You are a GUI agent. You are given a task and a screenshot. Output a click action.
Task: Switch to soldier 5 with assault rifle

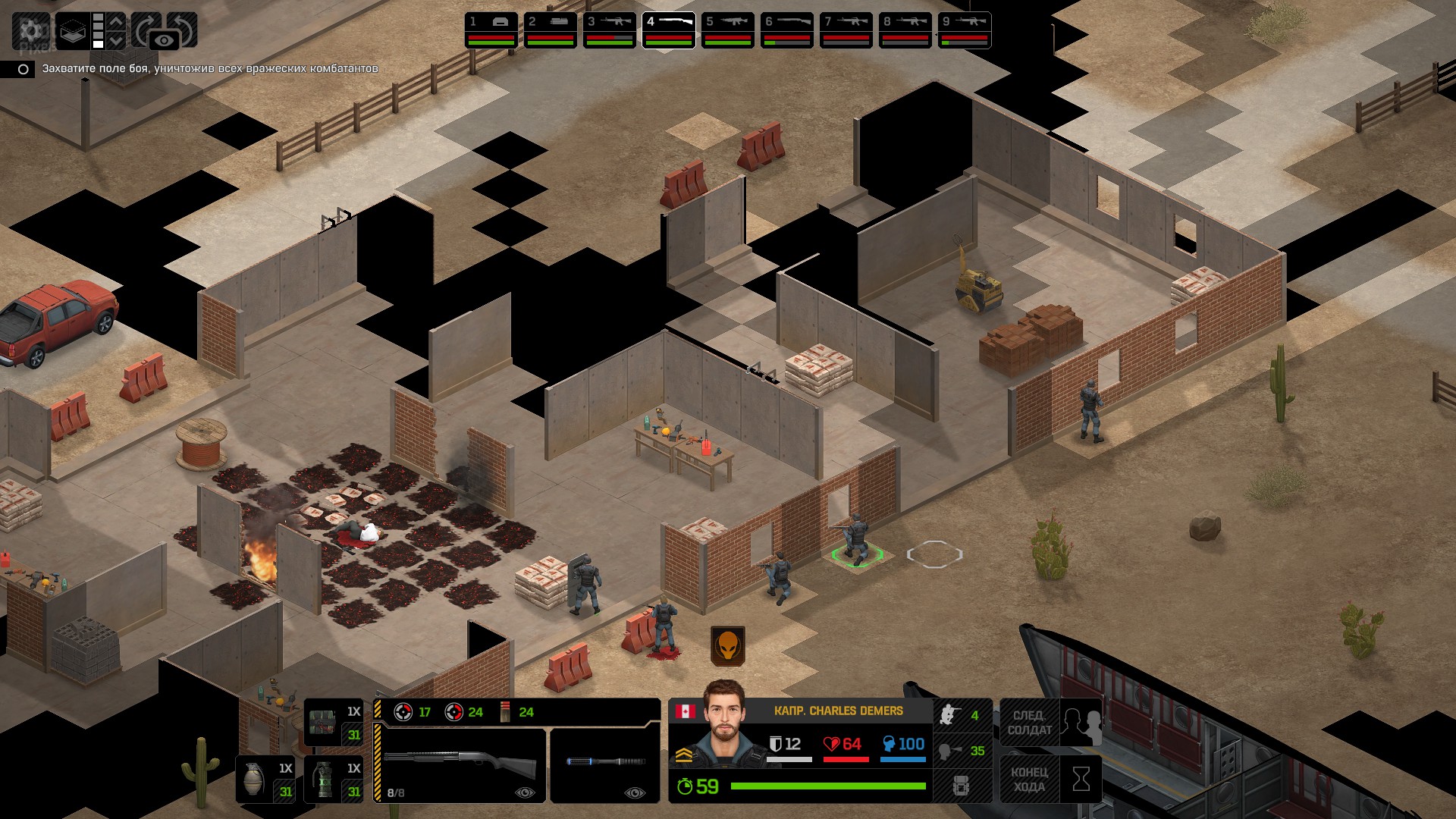tap(728, 30)
